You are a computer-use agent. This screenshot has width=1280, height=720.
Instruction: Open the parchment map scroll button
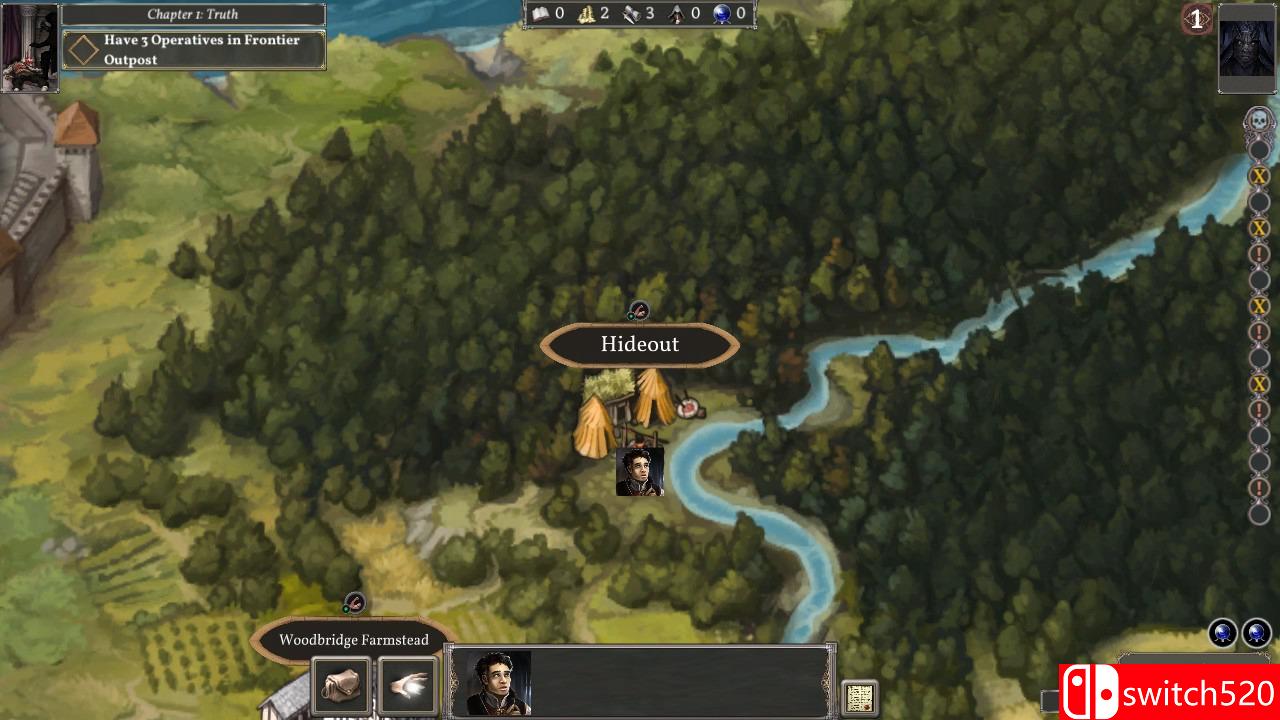tap(860, 697)
